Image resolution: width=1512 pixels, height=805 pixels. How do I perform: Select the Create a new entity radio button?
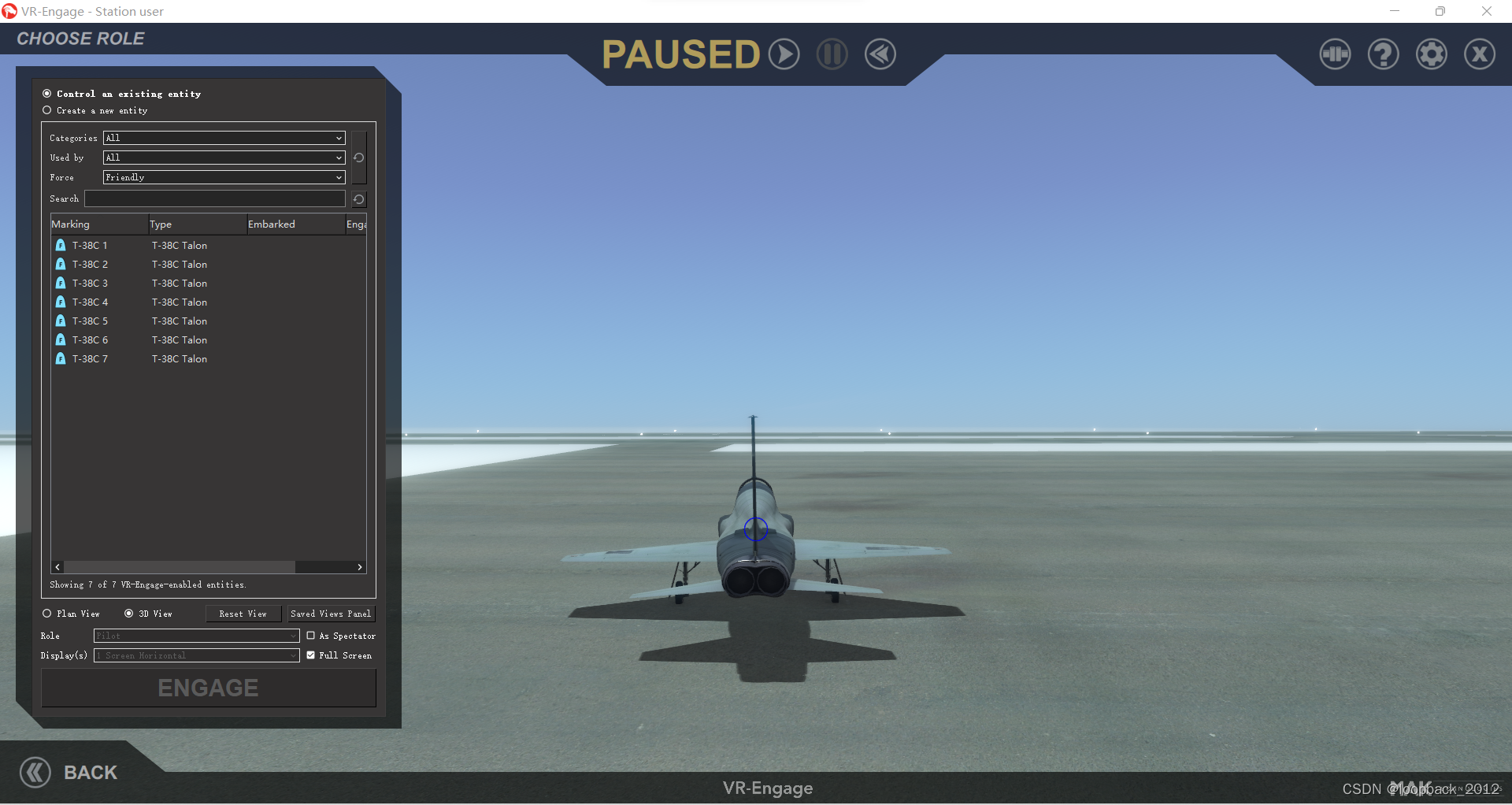(x=46, y=110)
